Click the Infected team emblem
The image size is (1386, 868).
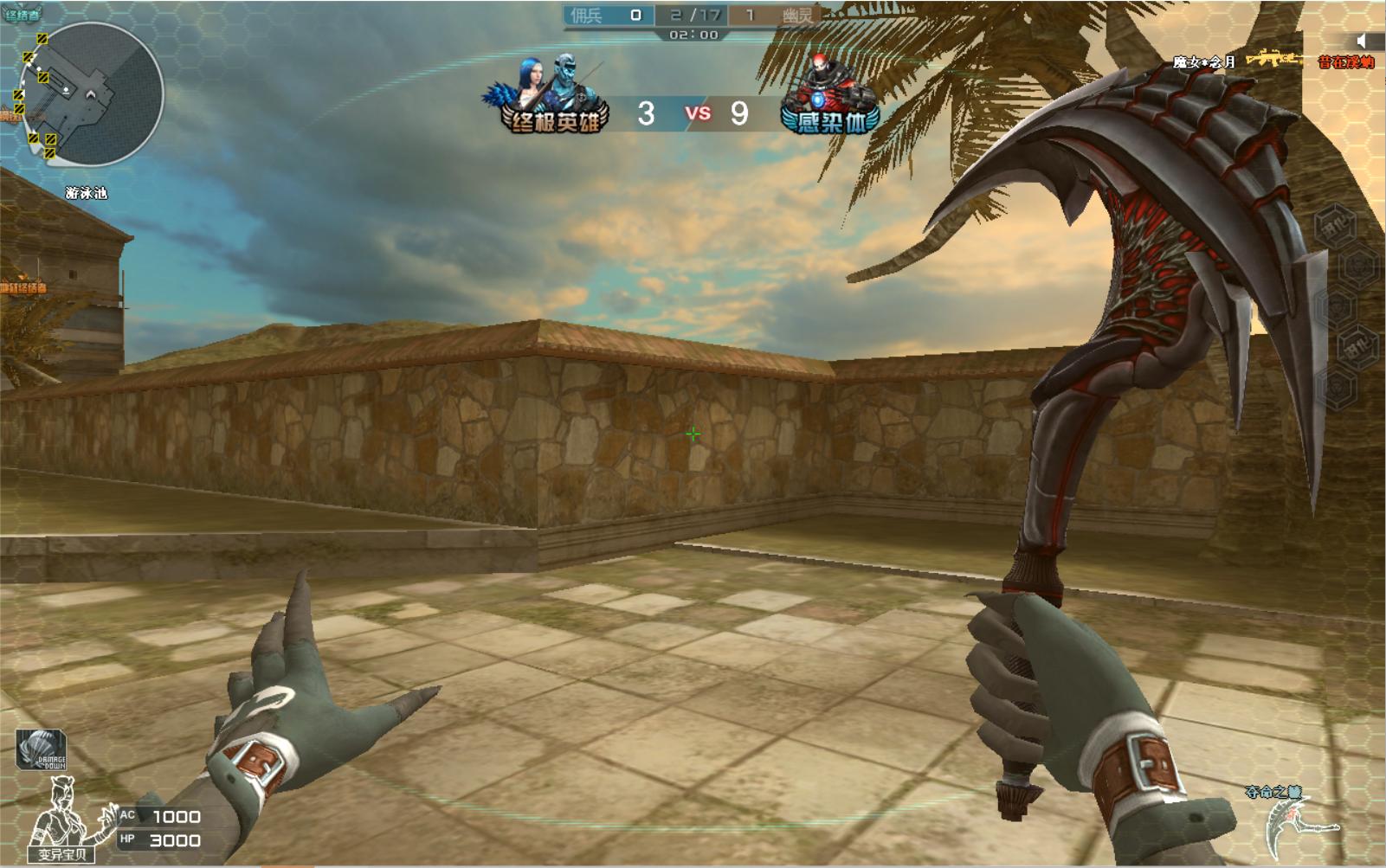coord(829,96)
